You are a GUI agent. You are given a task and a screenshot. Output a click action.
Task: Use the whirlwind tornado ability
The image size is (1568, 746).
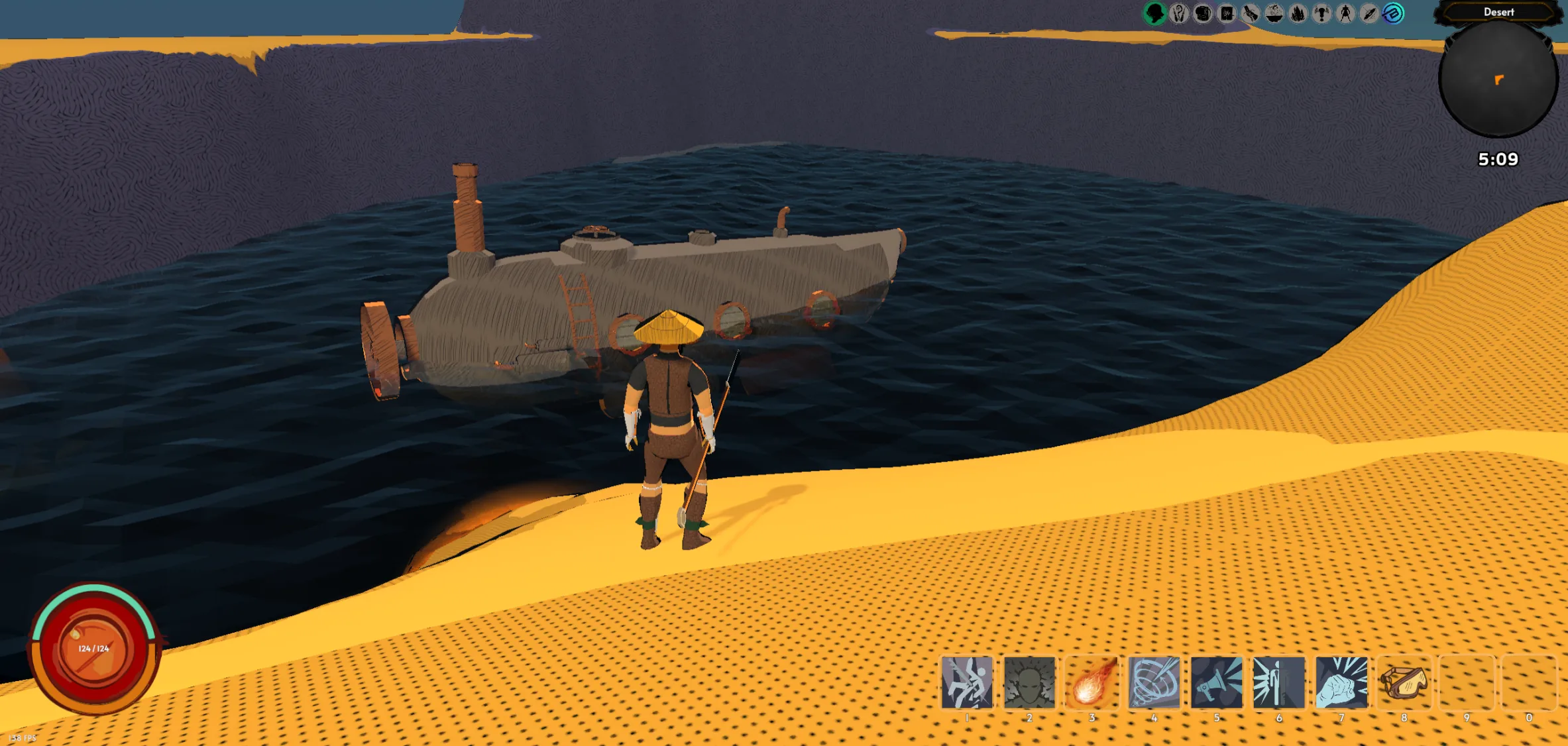1154,682
